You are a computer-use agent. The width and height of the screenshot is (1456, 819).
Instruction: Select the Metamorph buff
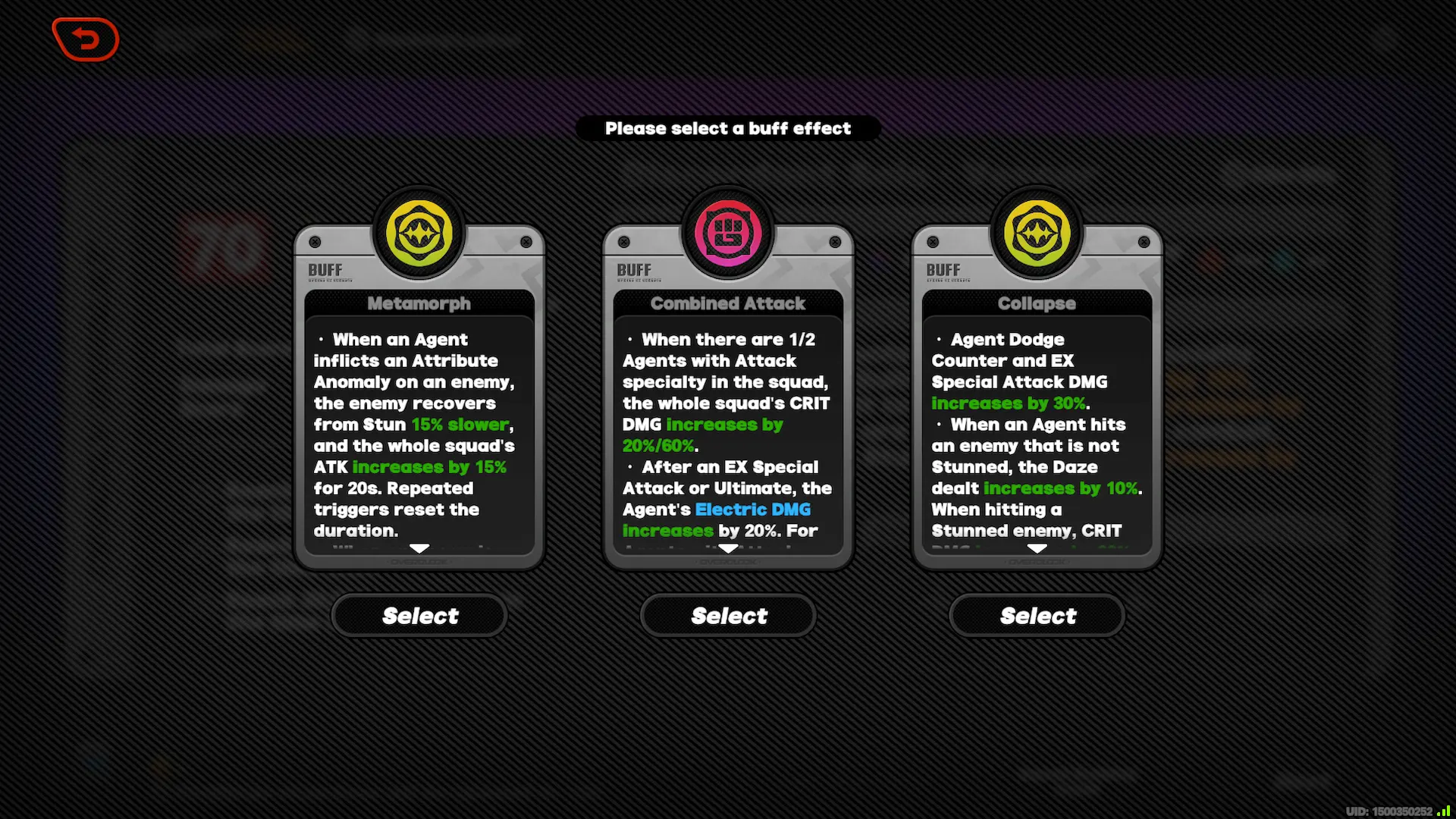[x=419, y=615]
